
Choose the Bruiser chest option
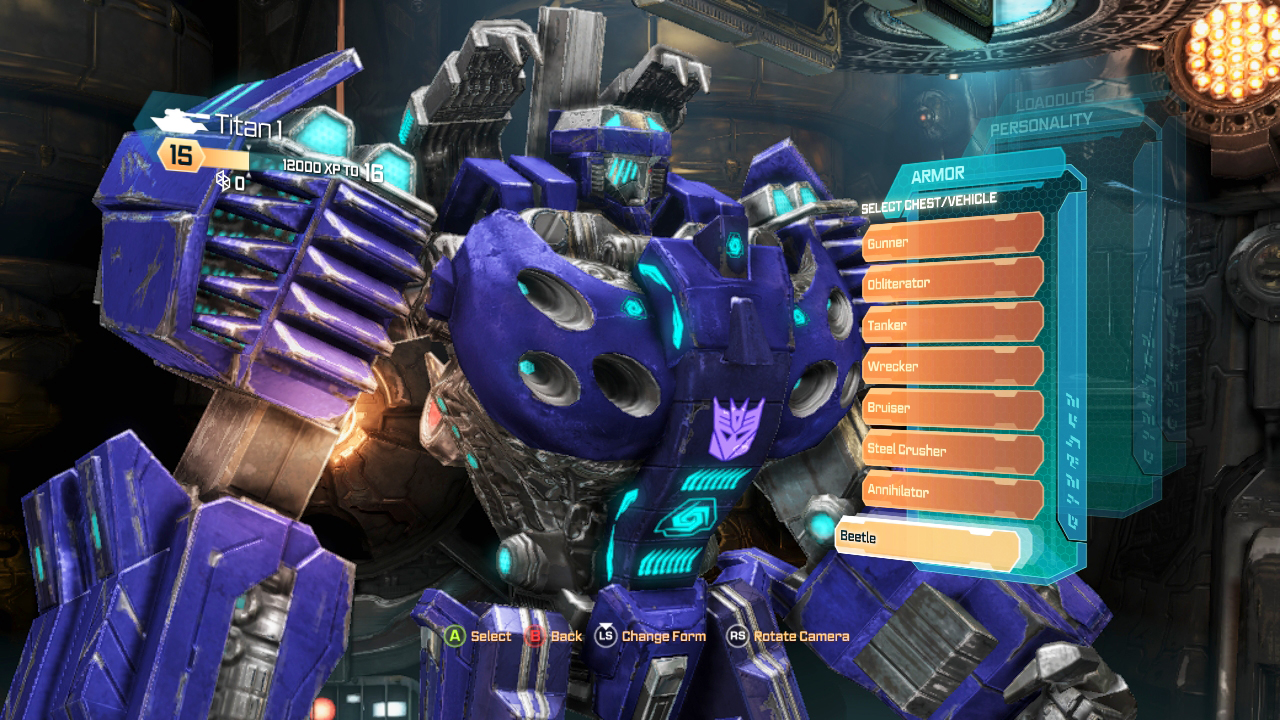pyautogui.click(x=952, y=408)
